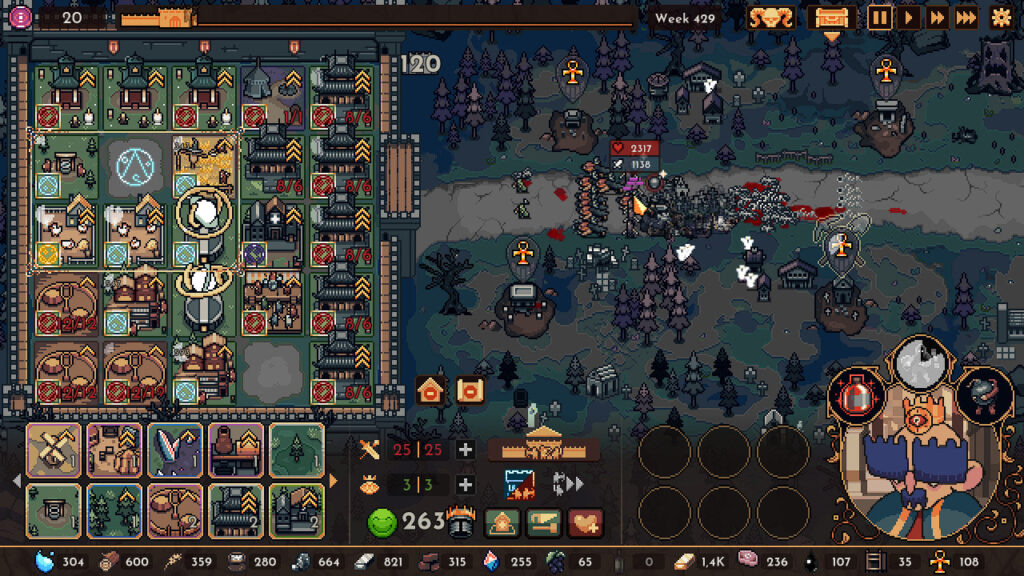1024x576 pixels.
Task: Add workers with the plus next to 25|25
Action: pos(465,450)
